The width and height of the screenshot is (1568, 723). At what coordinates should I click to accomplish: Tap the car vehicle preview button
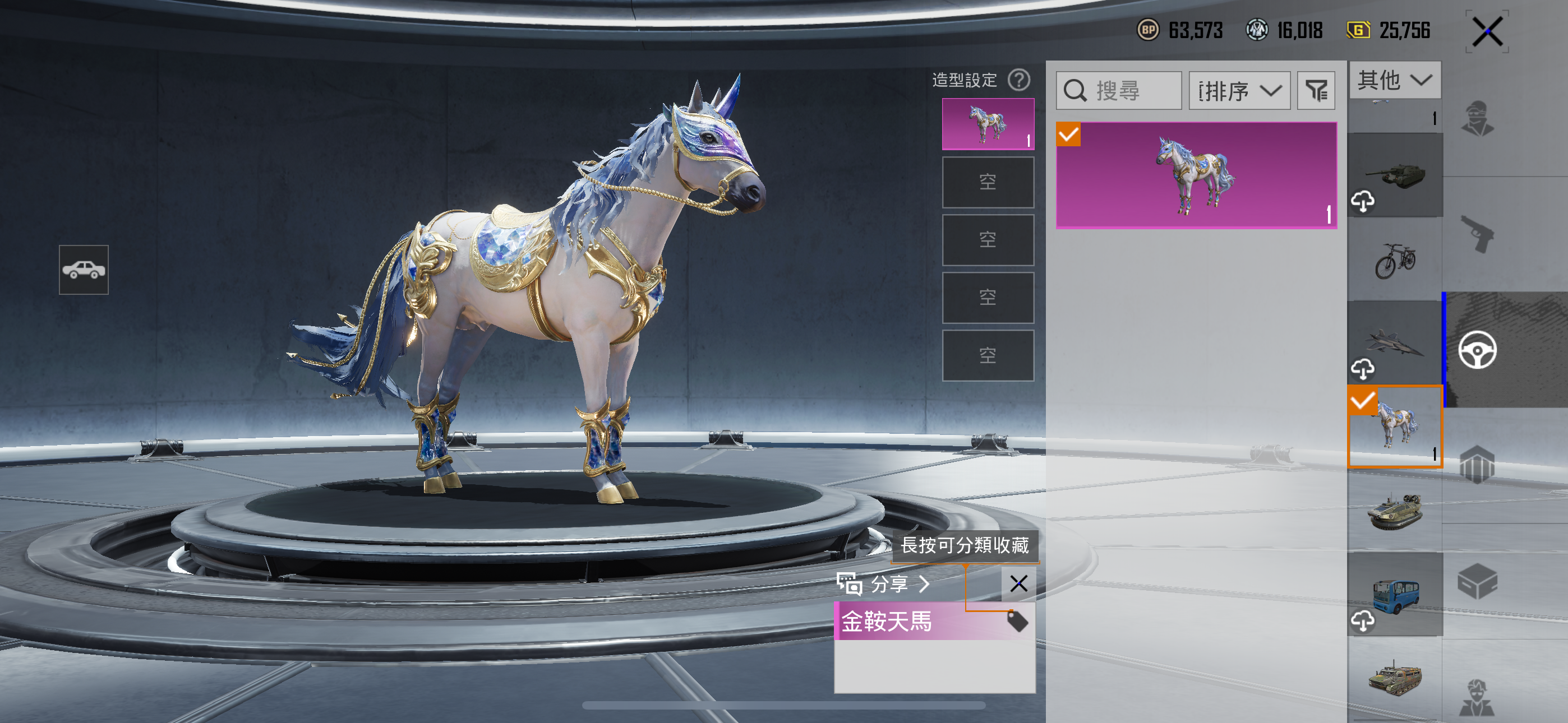click(x=84, y=270)
